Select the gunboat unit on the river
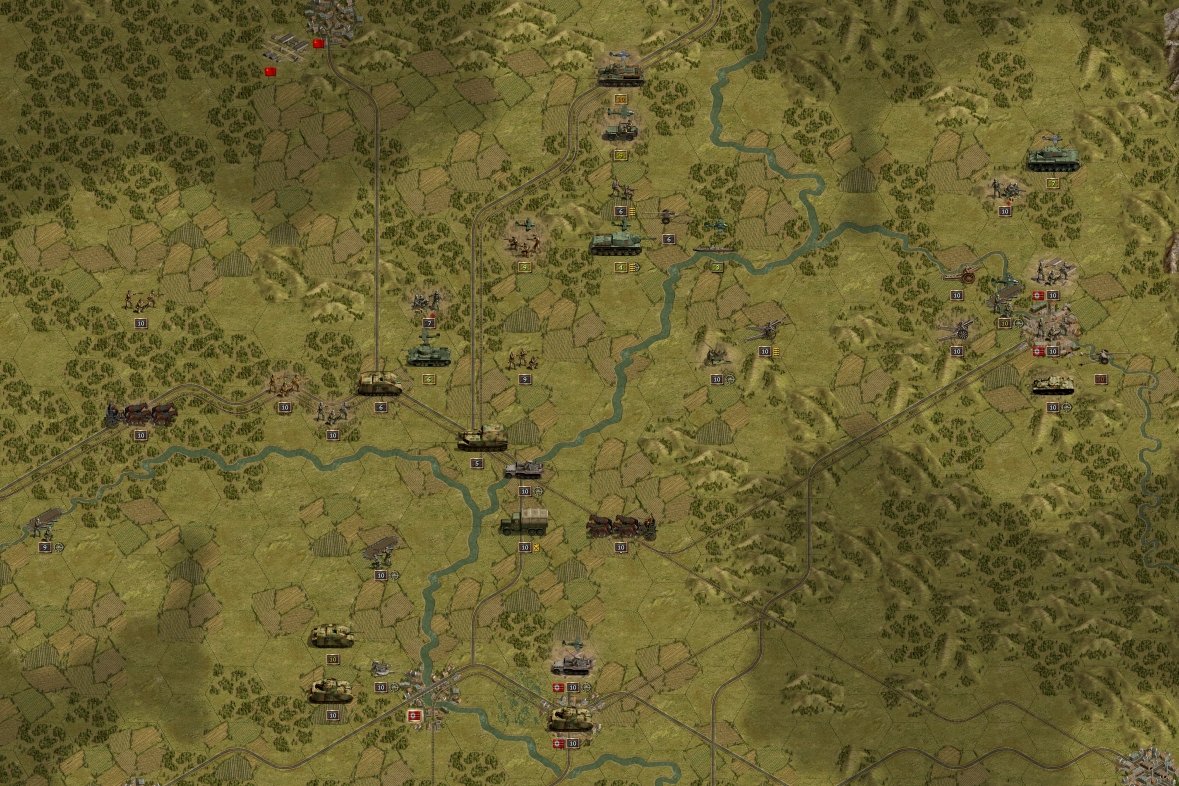The height and width of the screenshot is (786, 1179). (x=714, y=249)
